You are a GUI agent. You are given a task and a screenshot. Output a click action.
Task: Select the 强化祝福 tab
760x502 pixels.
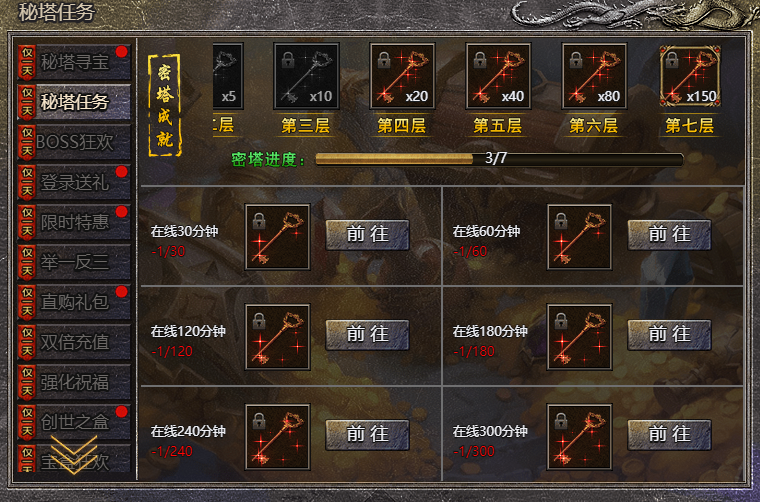(73, 382)
